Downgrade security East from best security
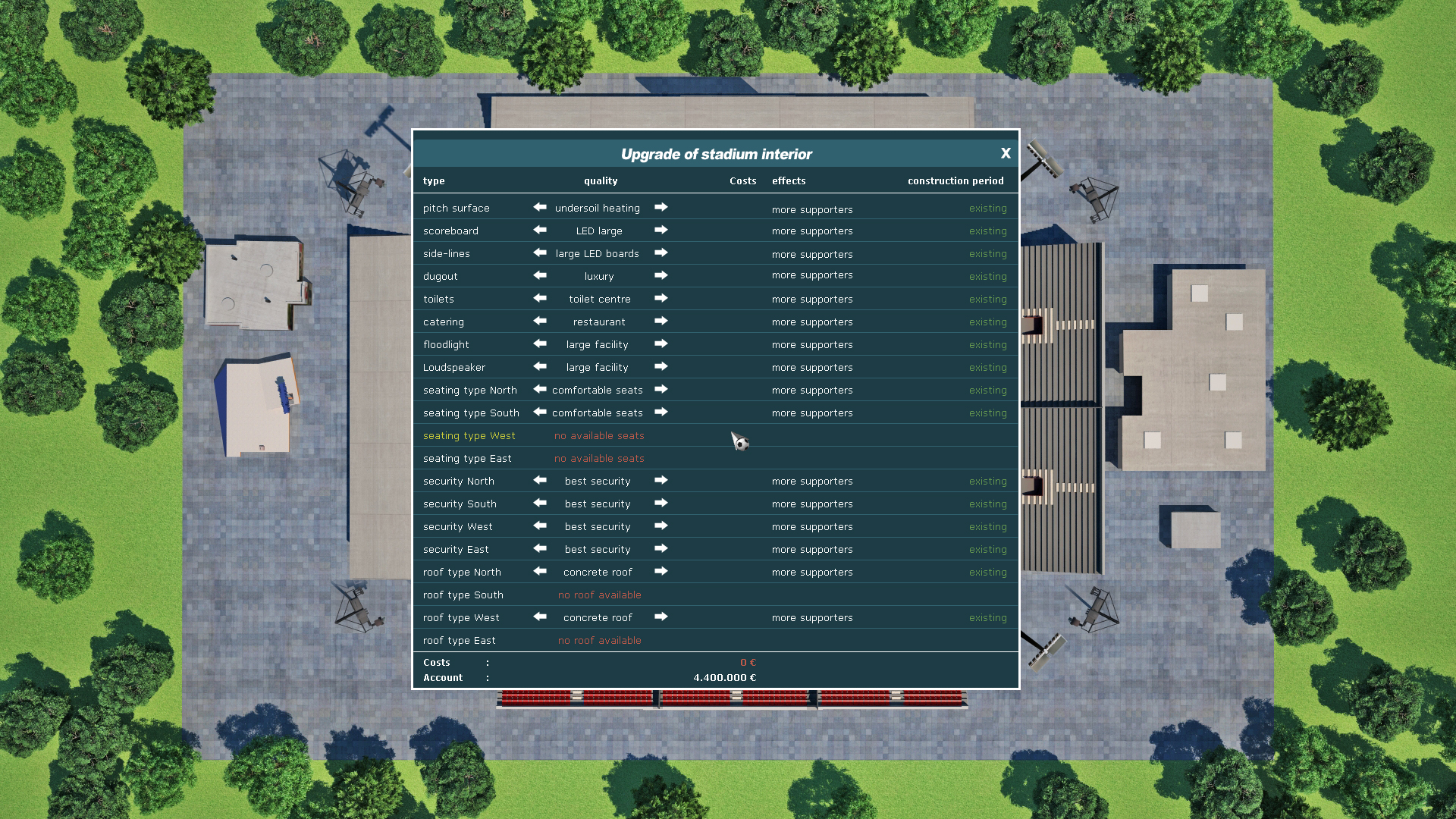The height and width of the screenshot is (819, 1456). pos(539,549)
